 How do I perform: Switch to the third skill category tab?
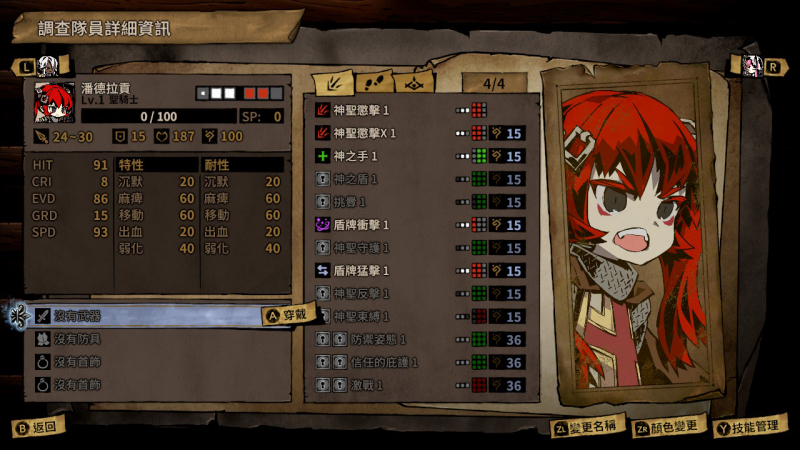pyautogui.click(x=417, y=82)
